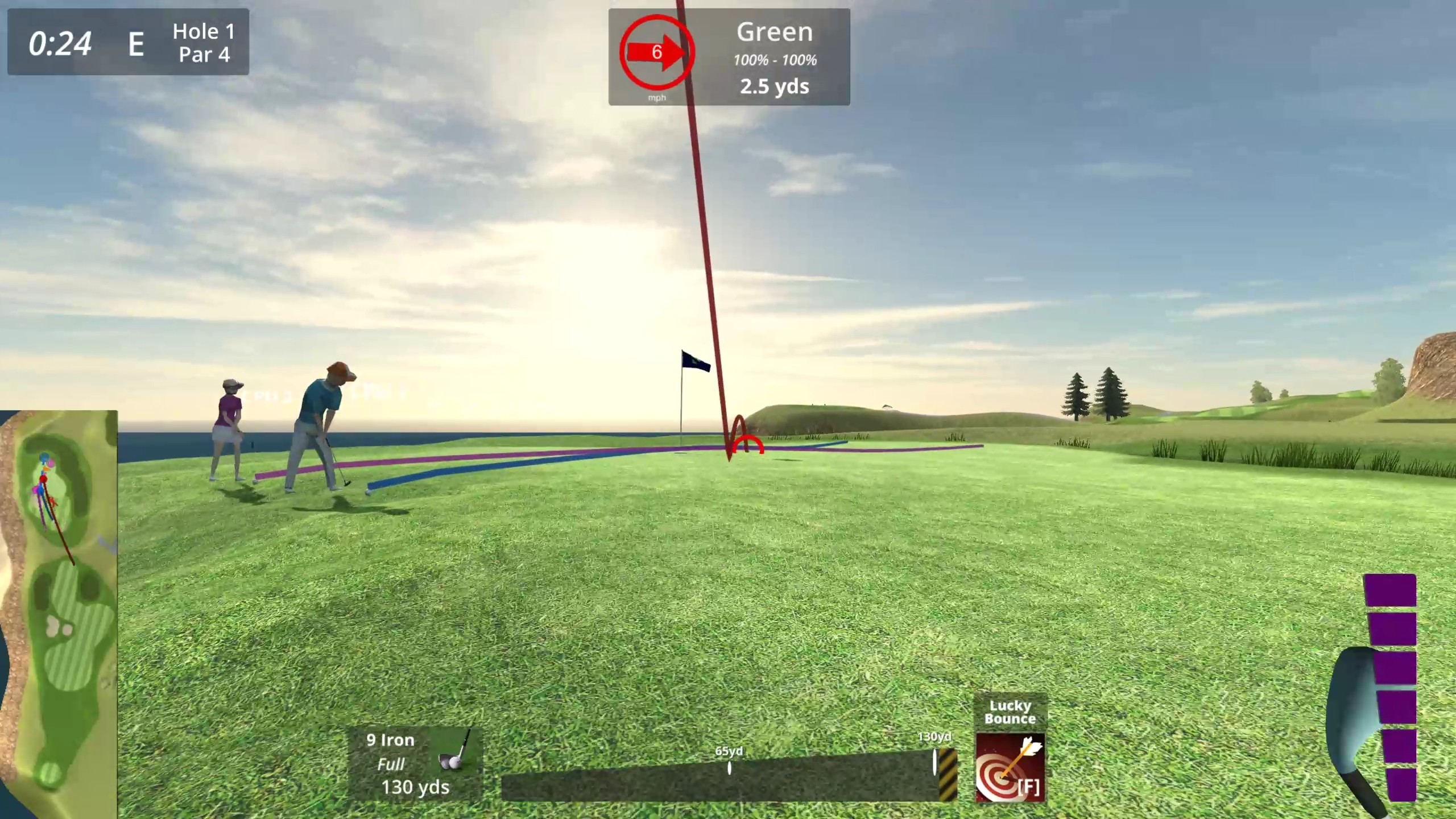Toggle the Full swing mode label
This screenshot has width=1456, height=819.
[x=392, y=764]
